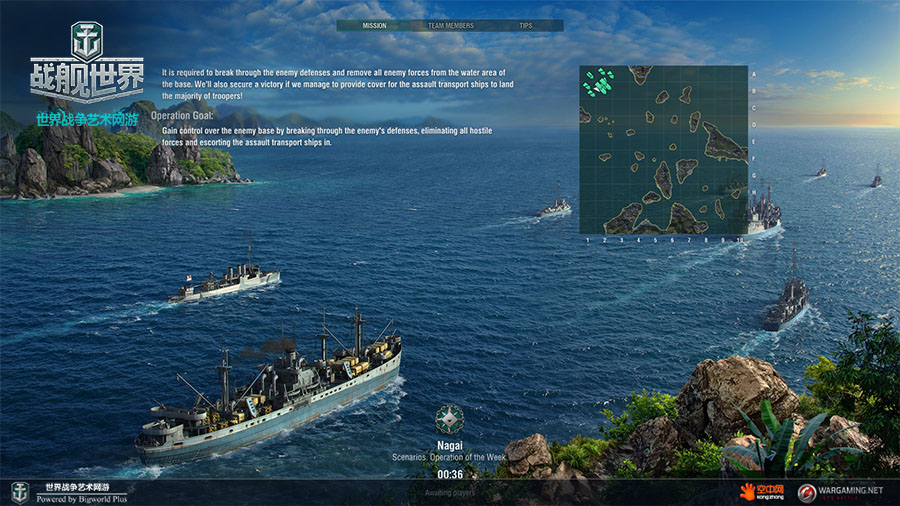Select the Nagai operation emblem icon

[x=450, y=419]
